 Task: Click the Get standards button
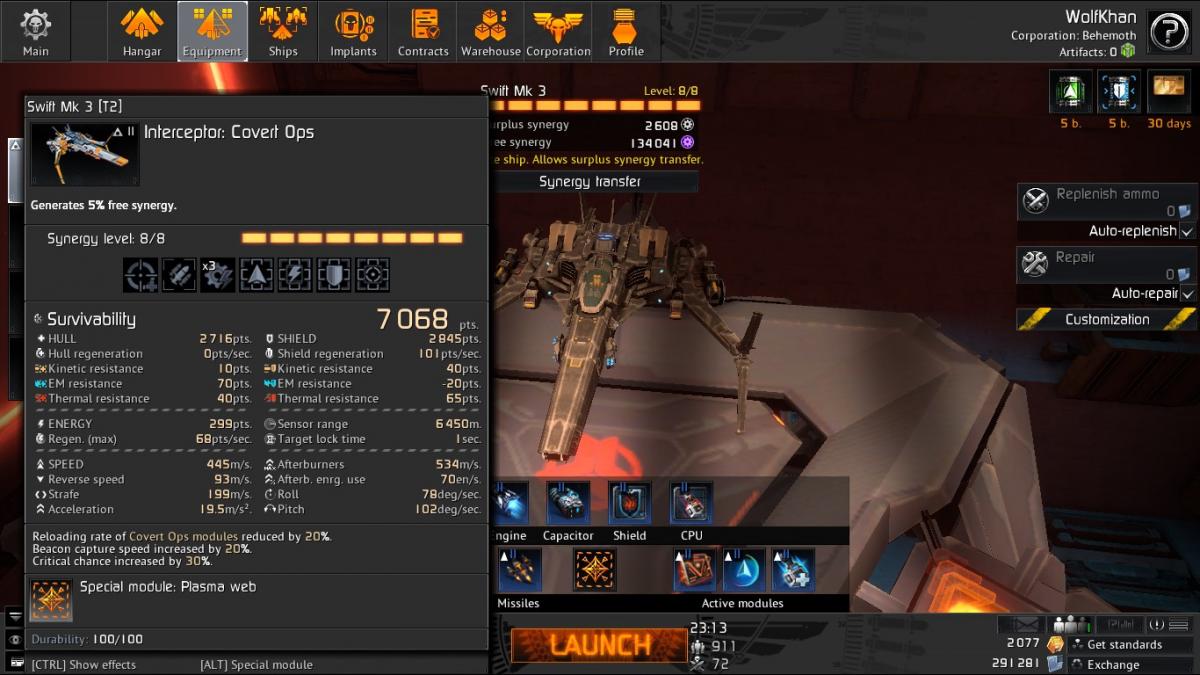(1124, 645)
